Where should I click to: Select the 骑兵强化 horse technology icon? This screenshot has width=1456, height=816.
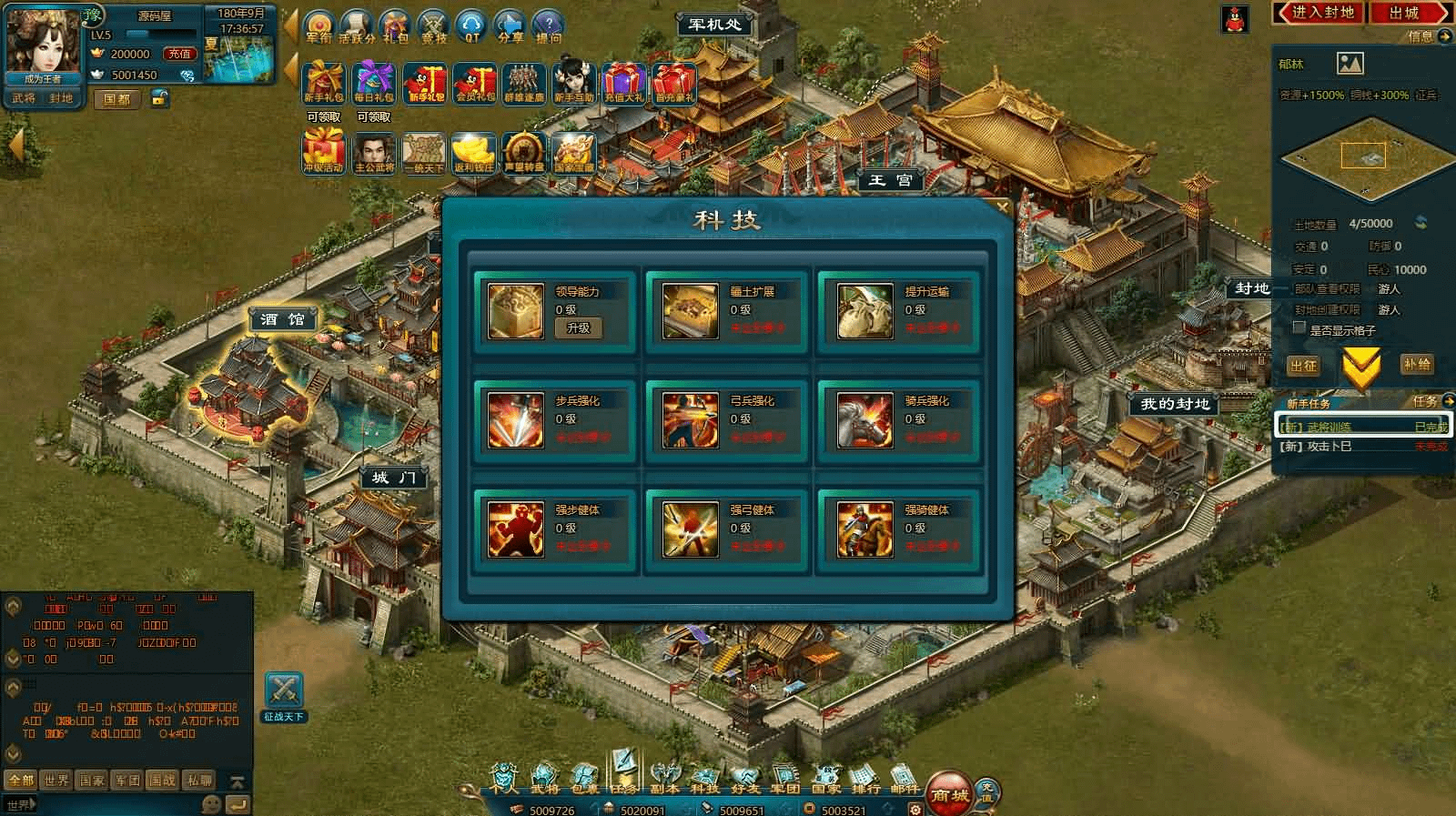pyautogui.click(x=864, y=420)
